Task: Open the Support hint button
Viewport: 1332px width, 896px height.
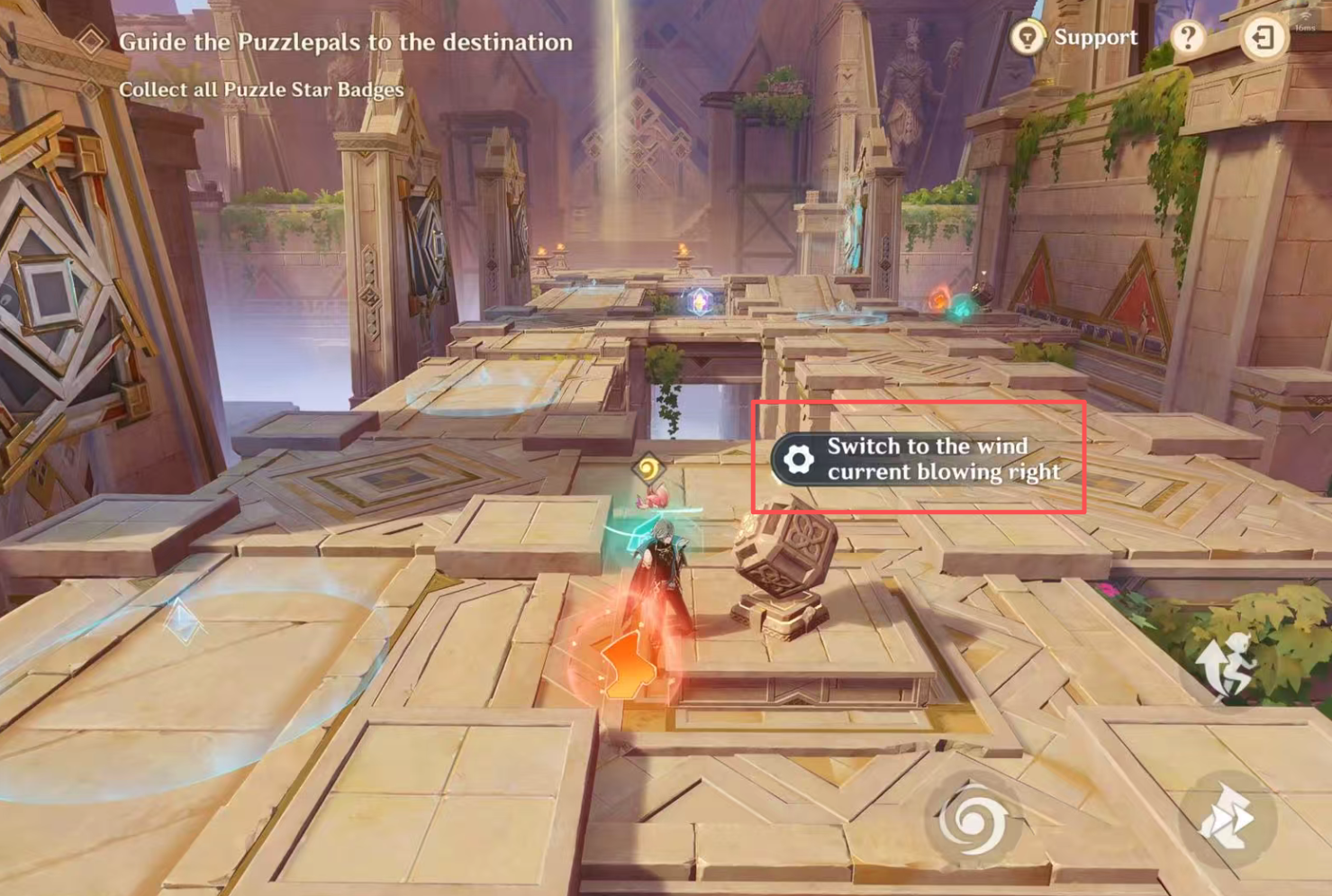Action: click(x=1074, y=38)
